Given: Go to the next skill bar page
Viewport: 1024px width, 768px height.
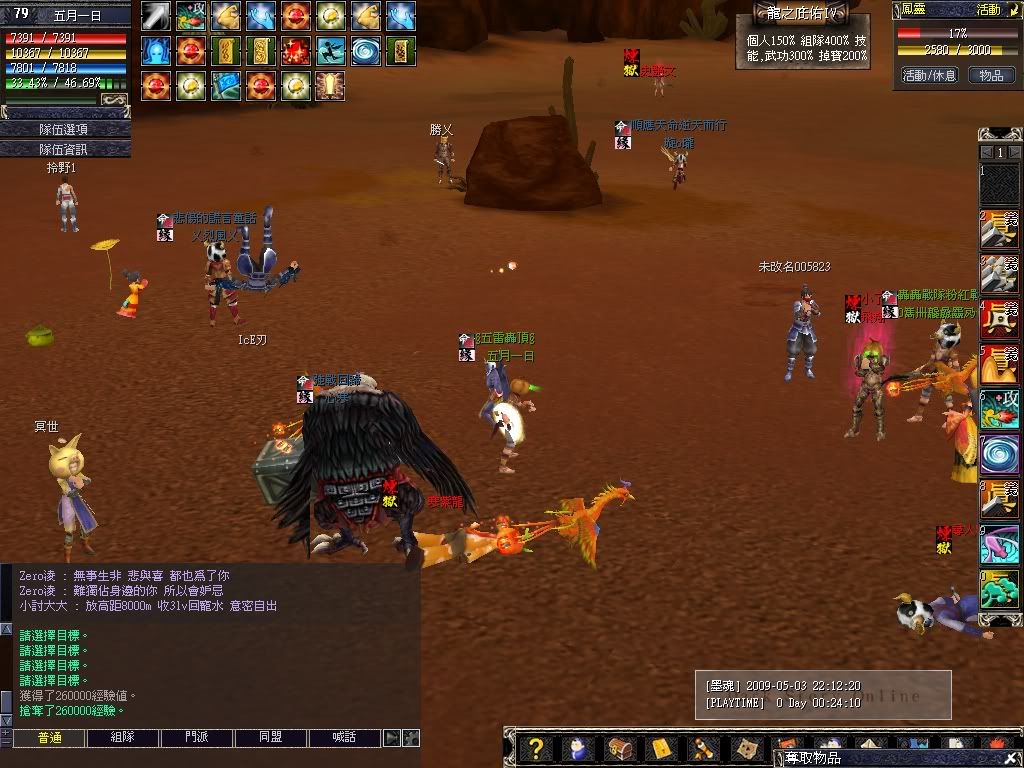Looking at the screenshot, I should (1013, 152).
